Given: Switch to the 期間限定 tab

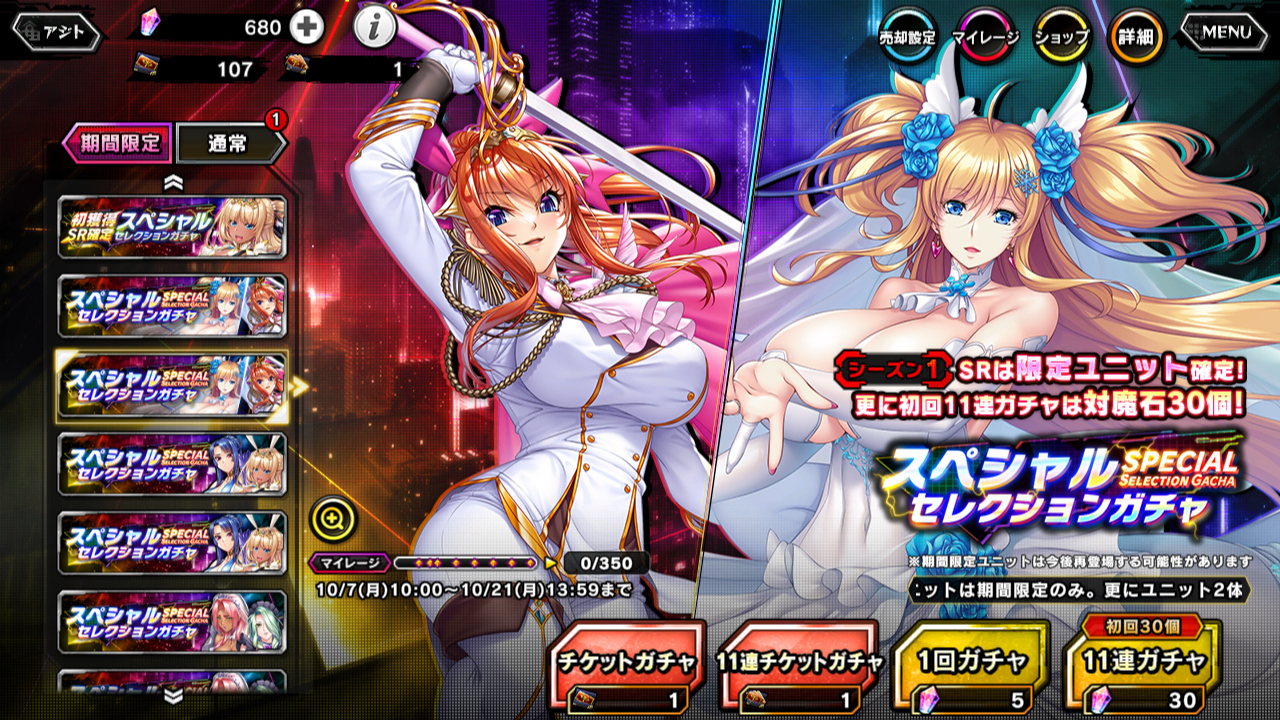Looking at the screenshot, I should point(119,143).
